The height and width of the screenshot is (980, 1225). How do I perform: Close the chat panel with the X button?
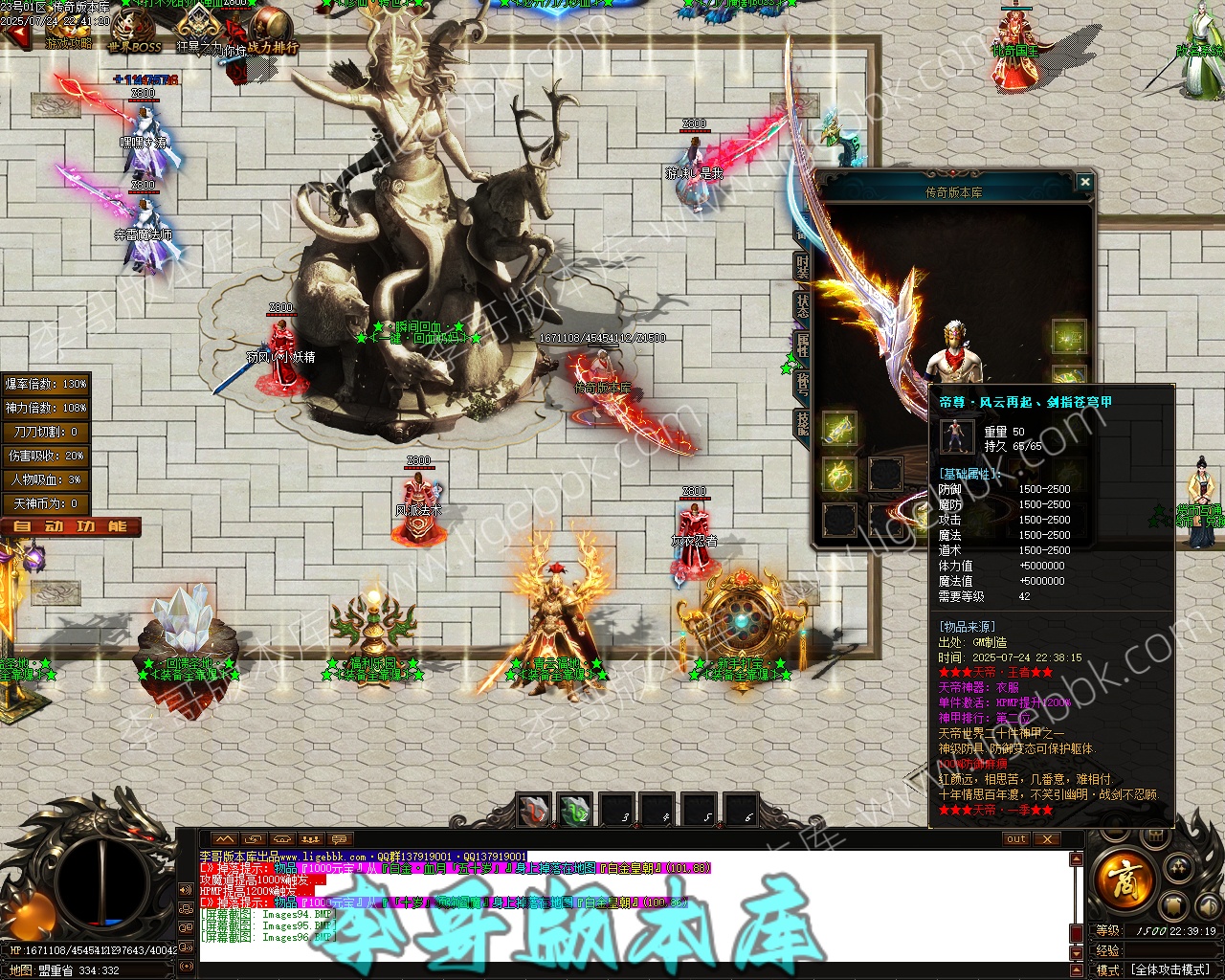1047,839
